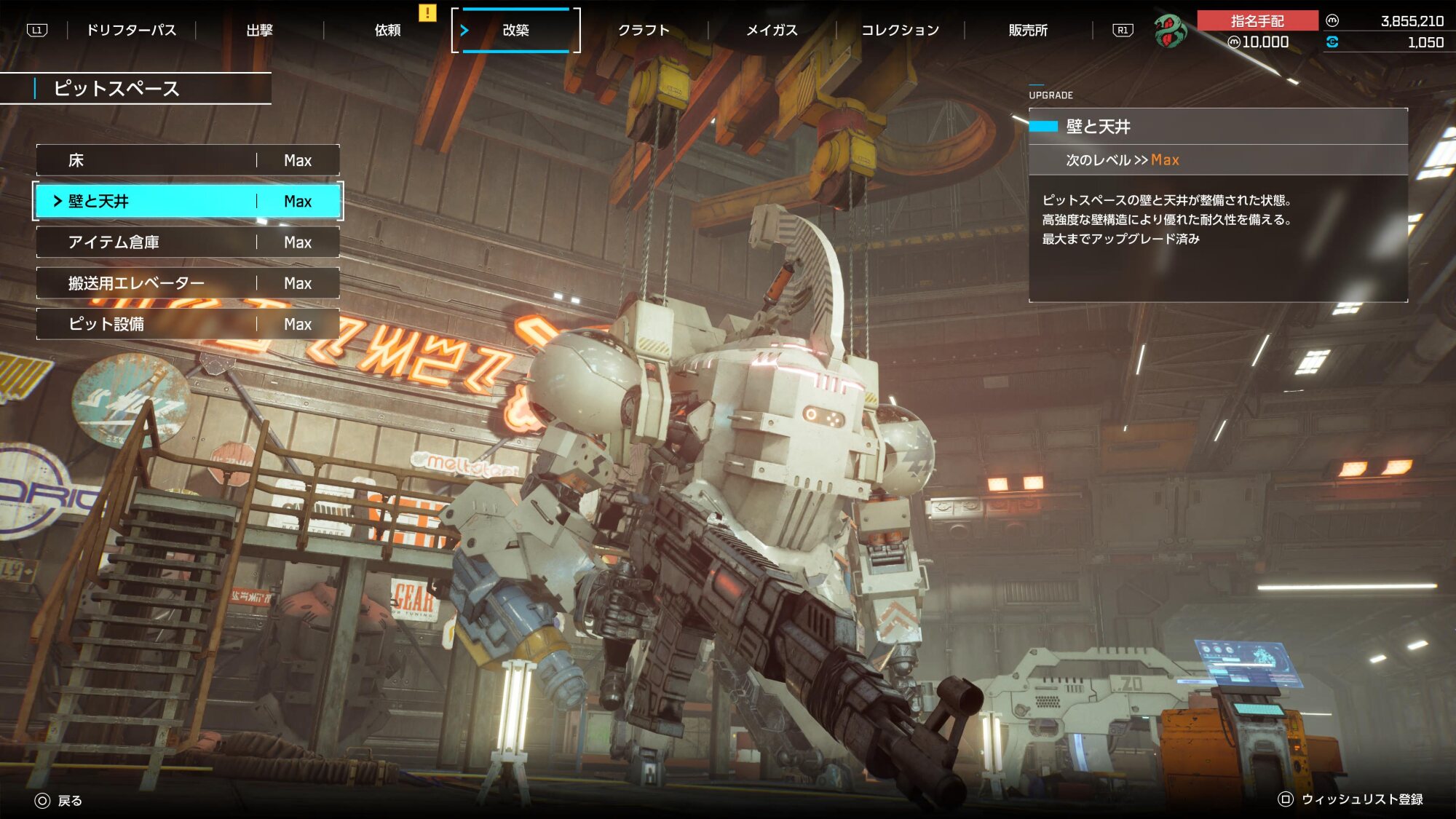Switch to the 販売所 tab
Viewport: 1456px width, 819px height.
pos(1028,31)
